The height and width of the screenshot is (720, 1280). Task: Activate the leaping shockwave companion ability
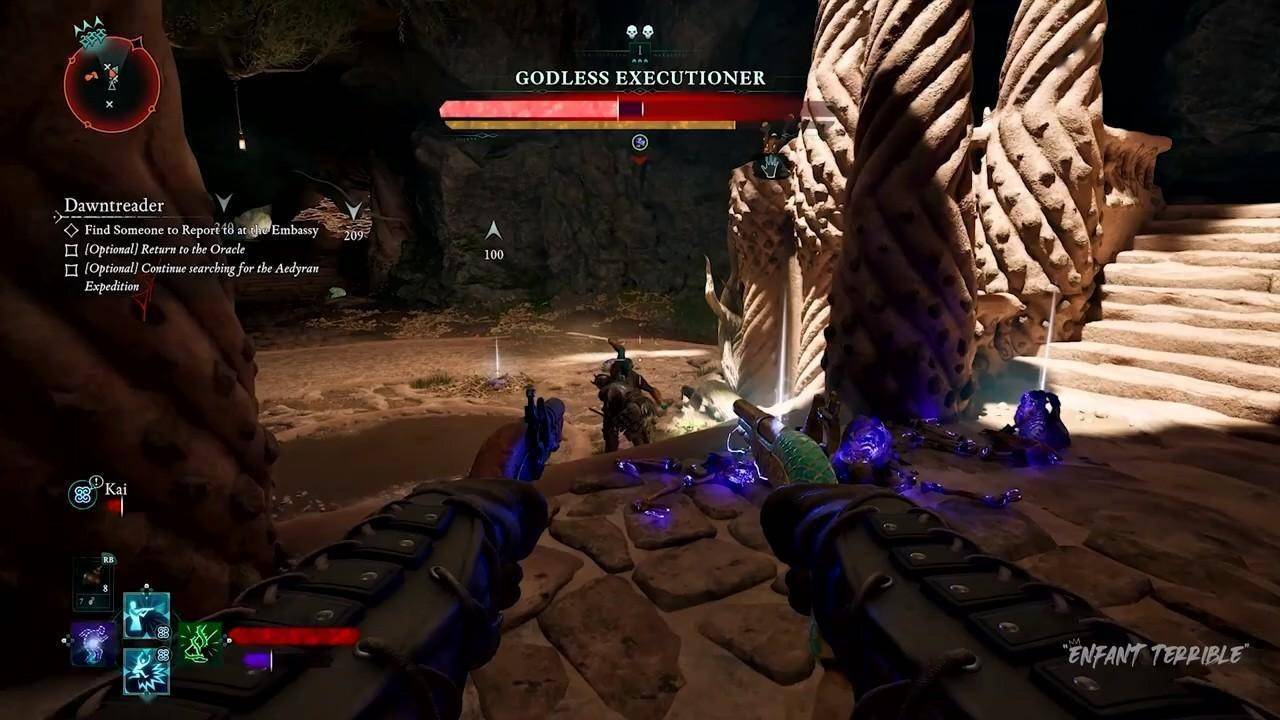point(146,670)
